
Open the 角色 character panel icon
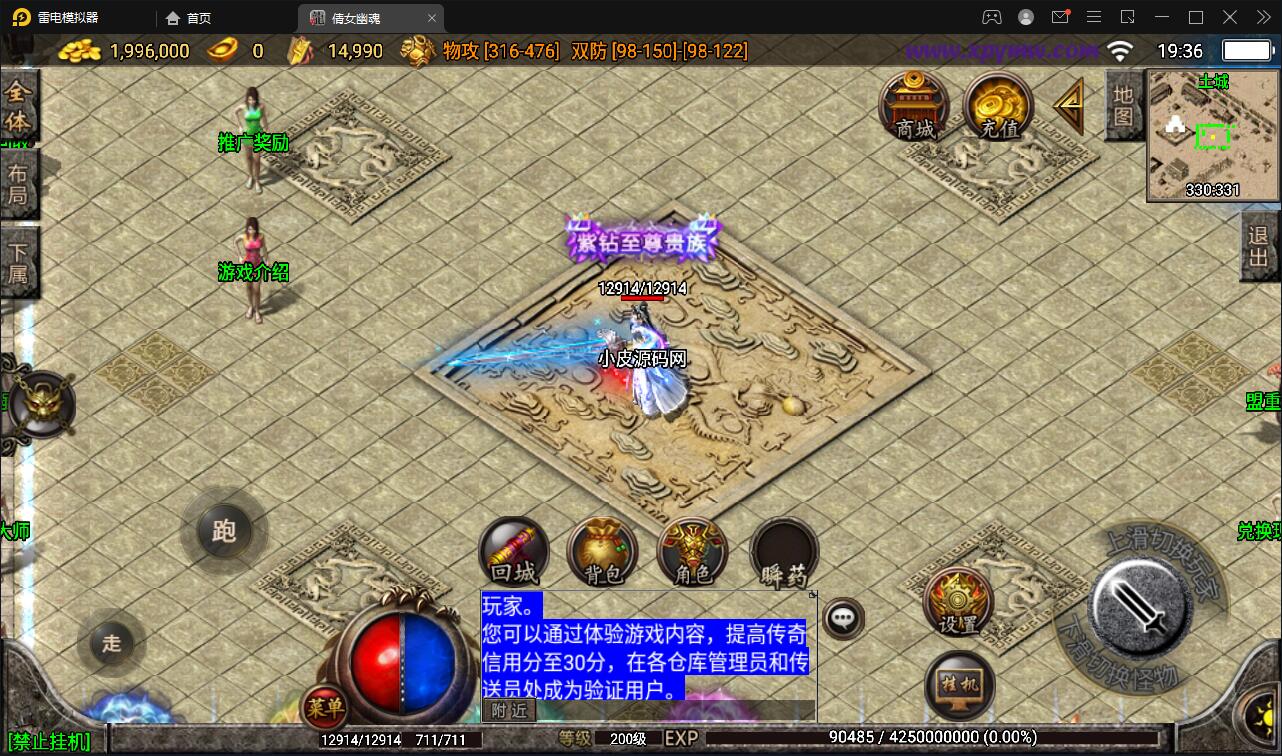(x=692, y=550)
